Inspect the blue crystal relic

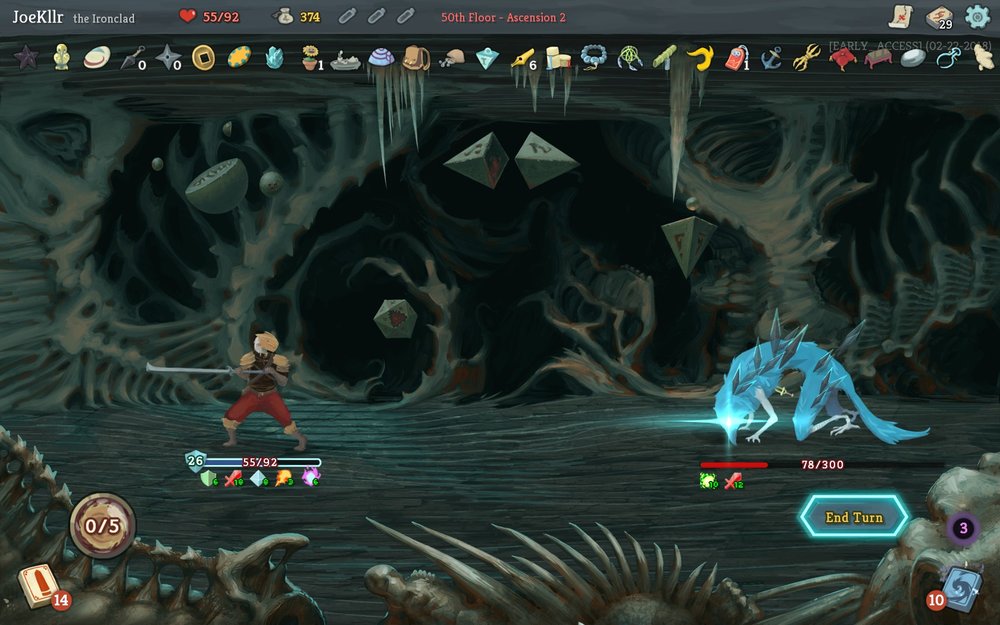(x=274, y=58)
